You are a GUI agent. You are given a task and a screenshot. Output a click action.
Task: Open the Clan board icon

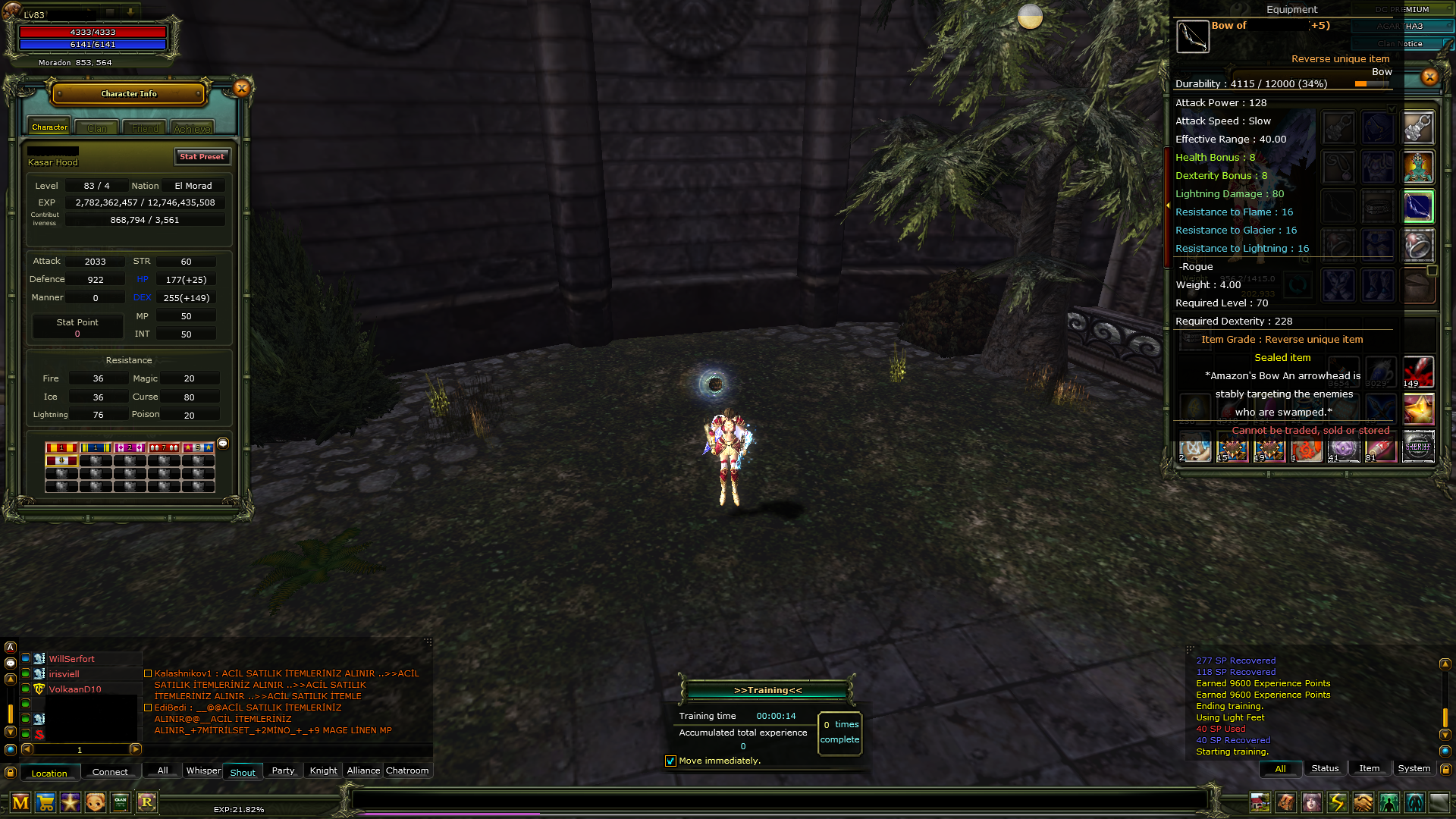[121, 802]
